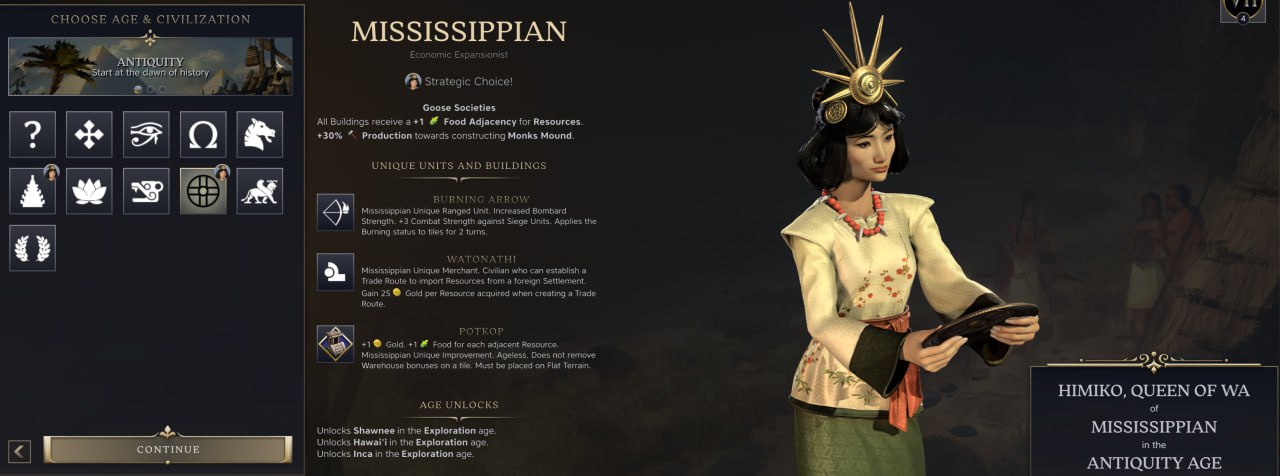Viewport: 1280px width, 476px height.
Task: Select the stepped temple civilization tile
Action: (32, 191)
